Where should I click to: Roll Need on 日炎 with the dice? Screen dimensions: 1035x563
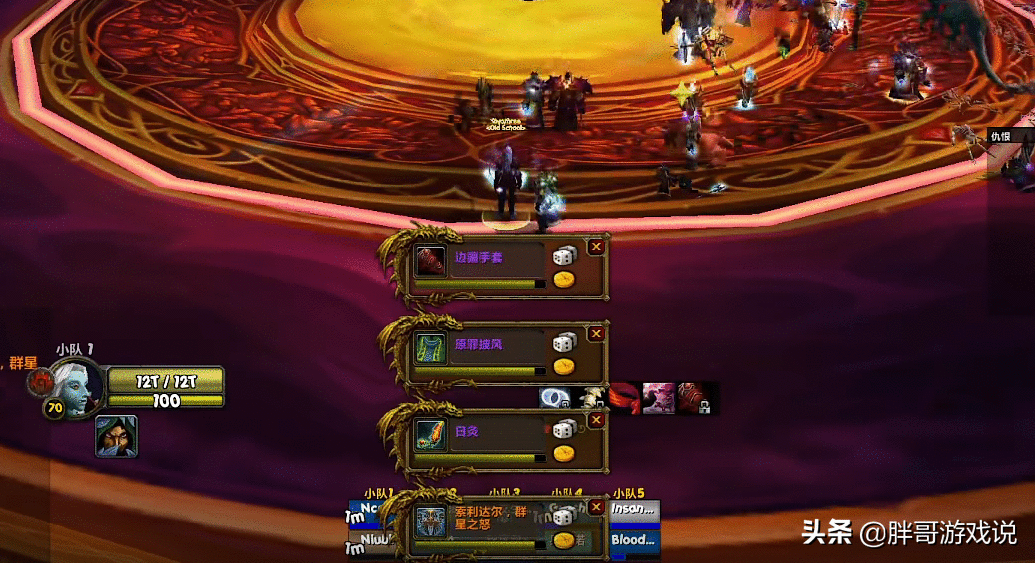coord(565,429)
